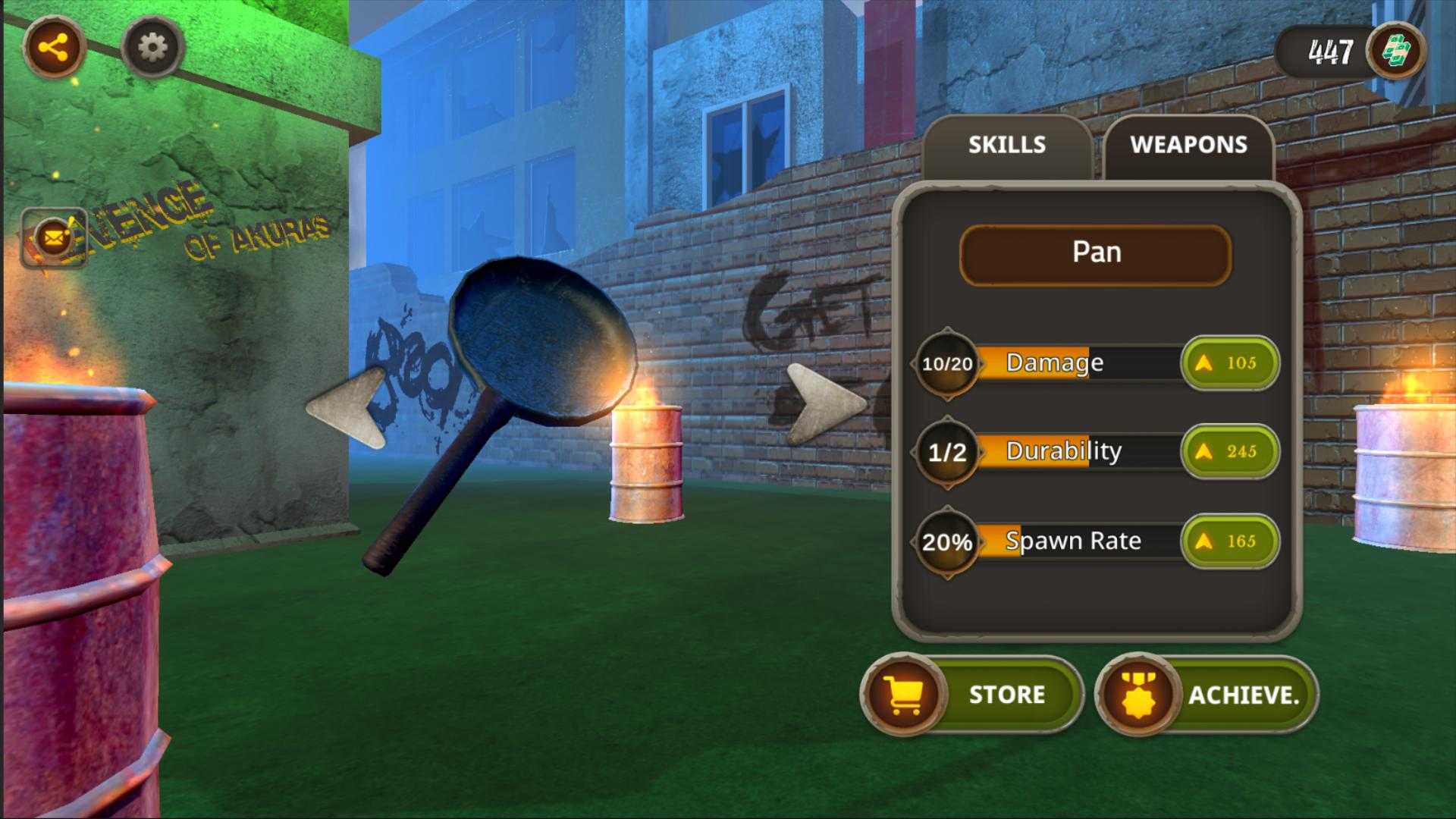Viewport: 1456px width, 819px height.
Task: Open the Achieve. screen
Action: (x=1207, y=695)
